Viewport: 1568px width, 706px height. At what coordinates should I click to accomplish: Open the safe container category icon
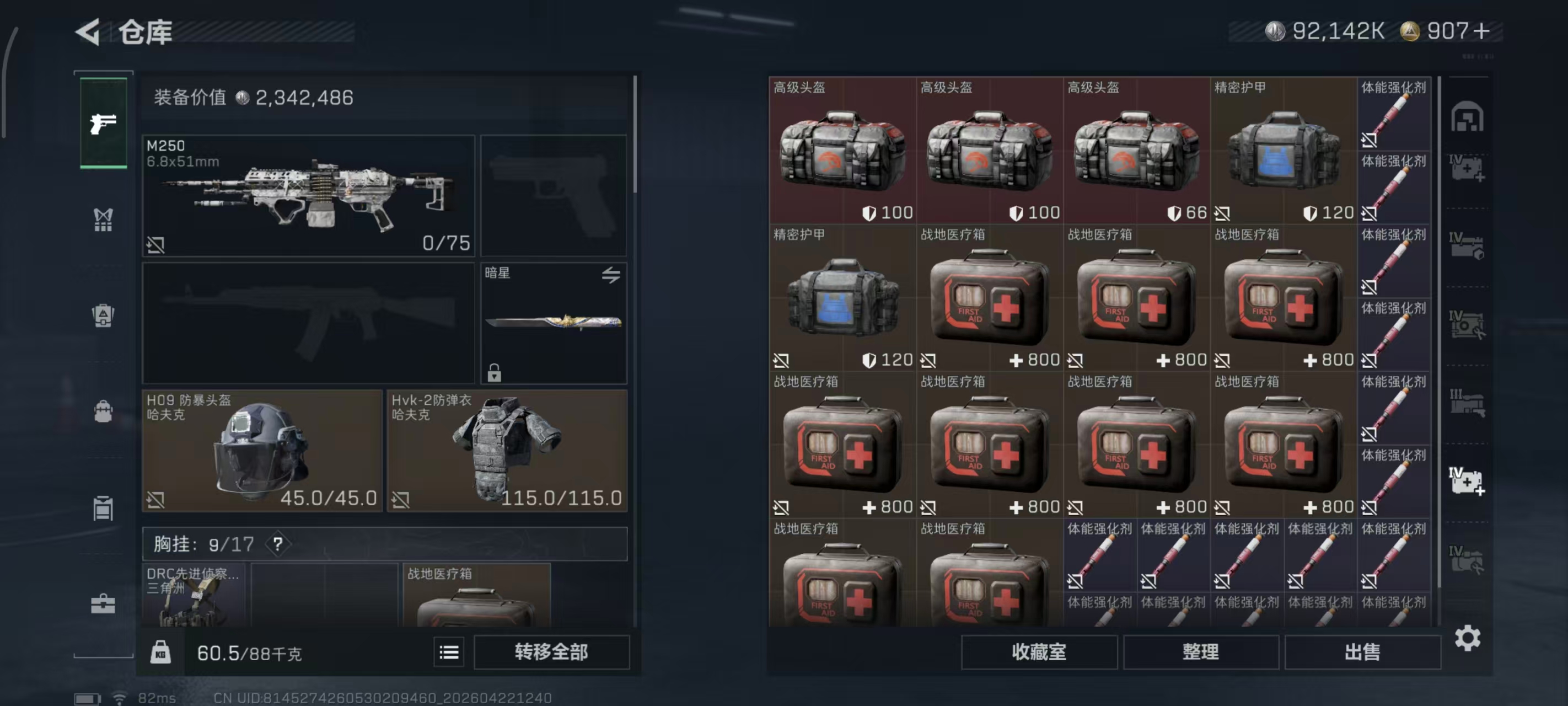[104, 509]
